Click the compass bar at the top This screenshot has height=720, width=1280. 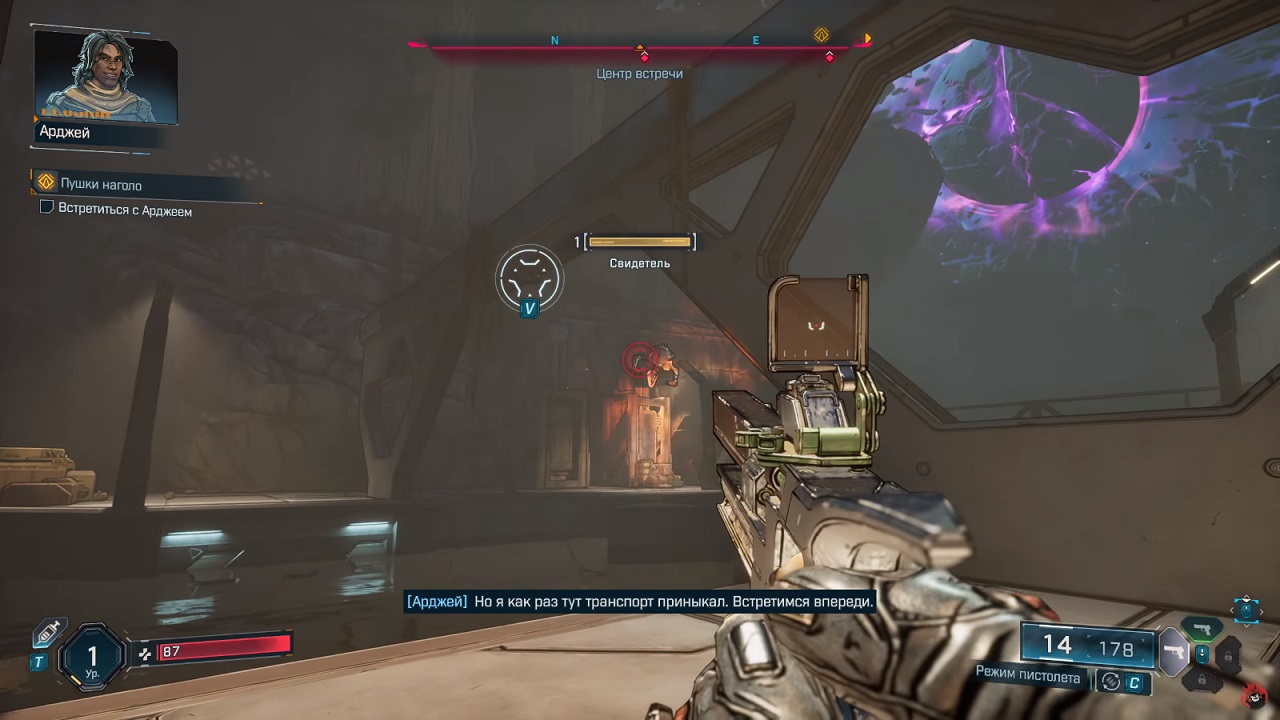[x=640, y=46]
